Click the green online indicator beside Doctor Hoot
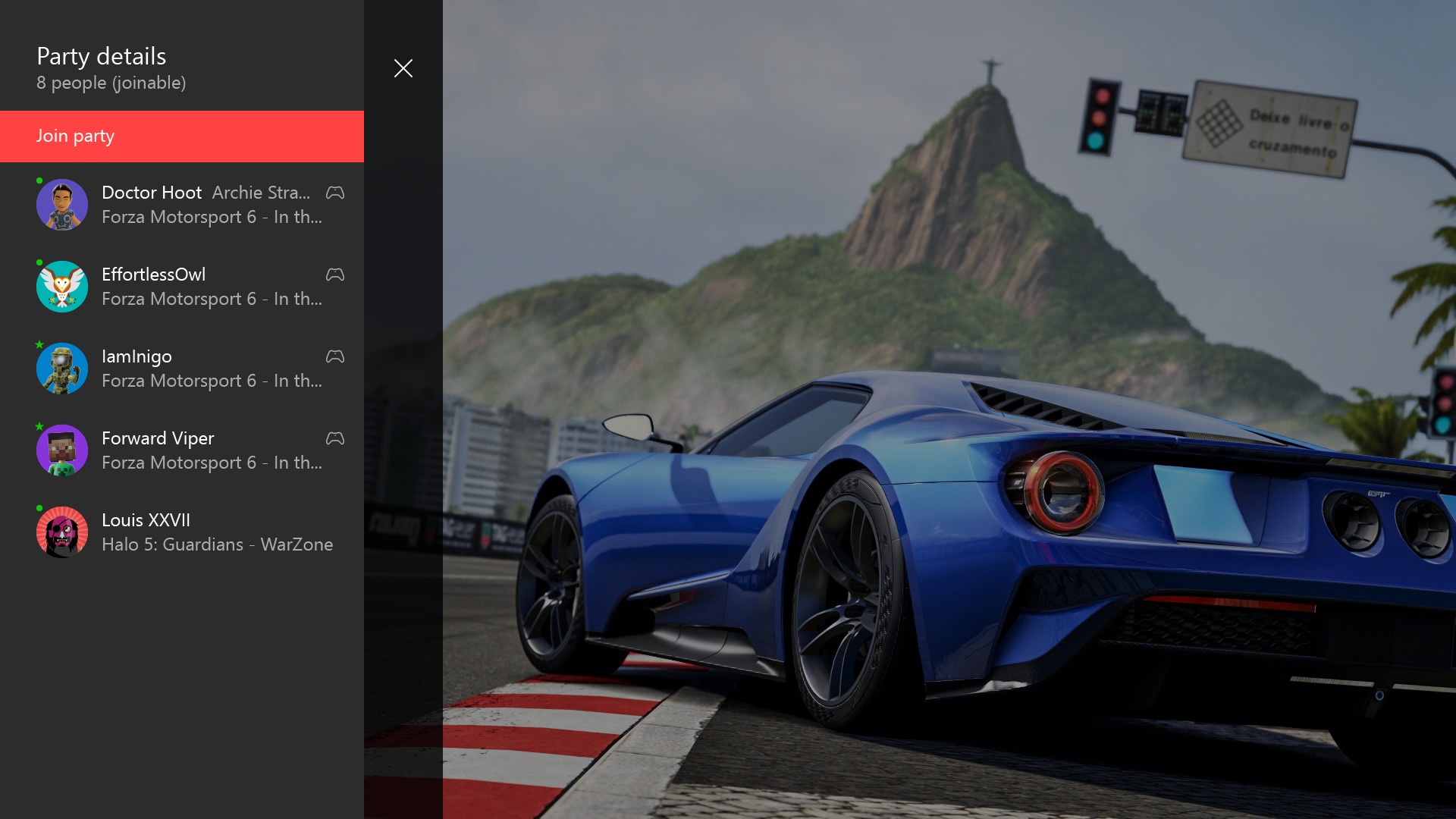1456x819 pixels. 39,181
